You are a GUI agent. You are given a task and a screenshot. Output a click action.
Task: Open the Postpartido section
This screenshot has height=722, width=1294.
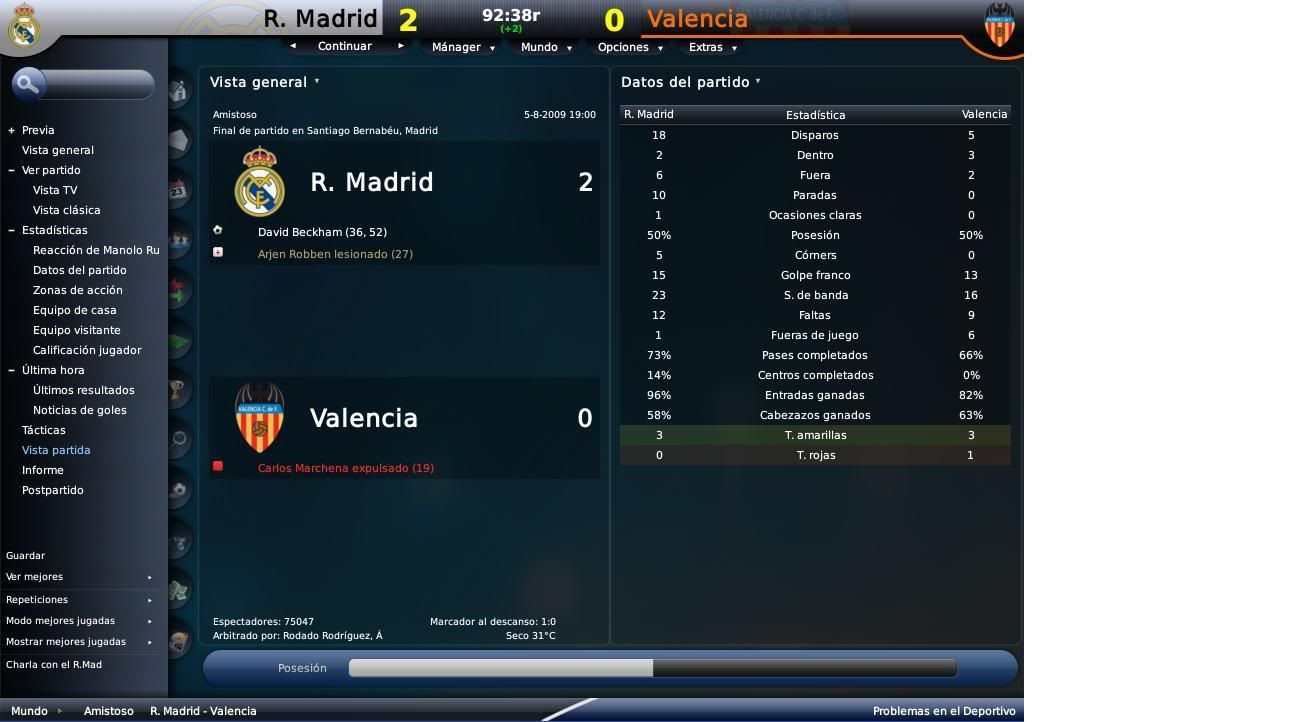tap(52, 490)
